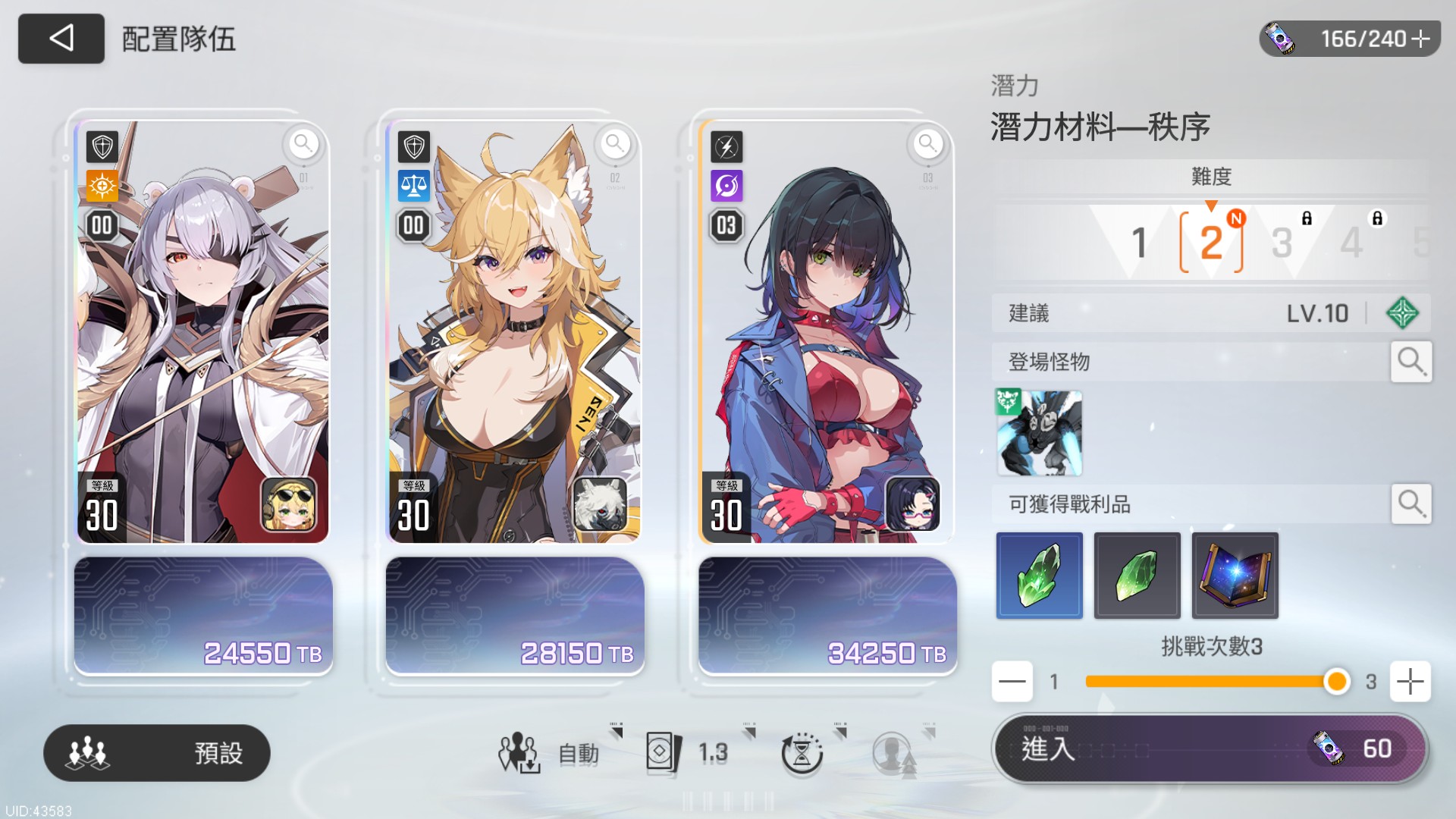Screen dimensions: 1456x819
Task: Inspect the silver-haired character with the magnifier
Action: tap(303, 143)
